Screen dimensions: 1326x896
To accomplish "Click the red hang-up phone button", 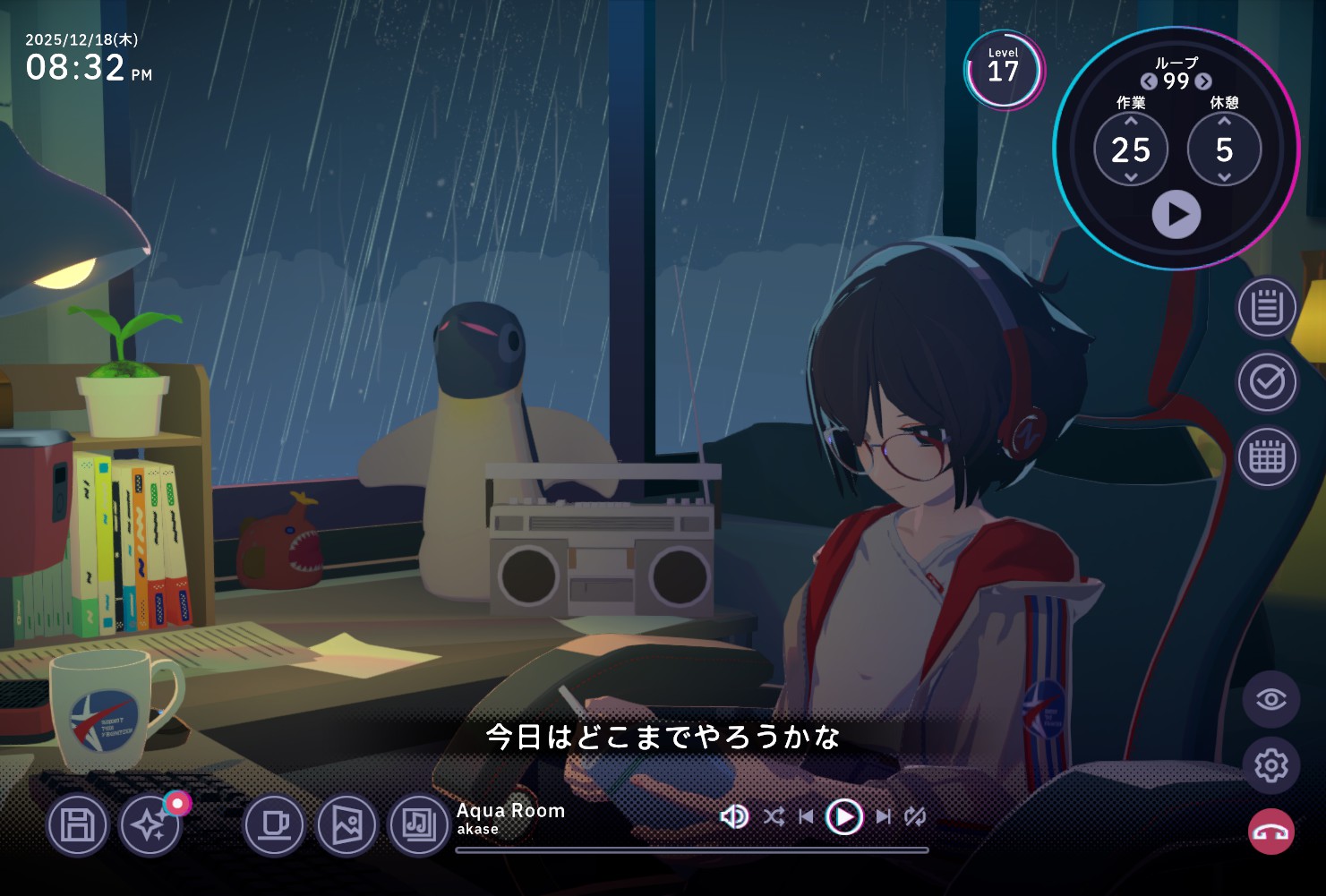I will pos(1270,832).
